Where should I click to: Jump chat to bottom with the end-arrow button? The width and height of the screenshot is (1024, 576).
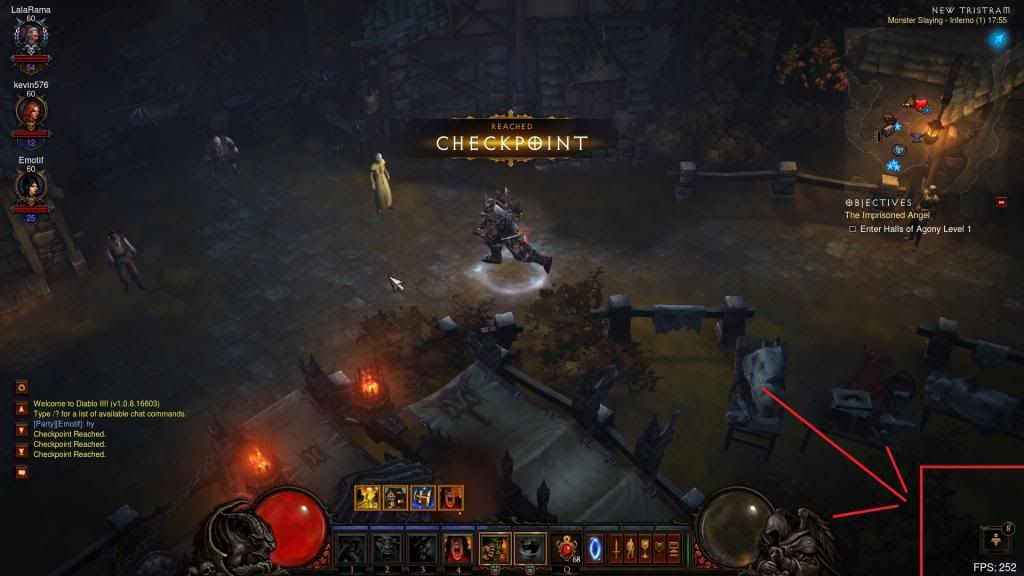pyautogui.click(x=21, y=451)
